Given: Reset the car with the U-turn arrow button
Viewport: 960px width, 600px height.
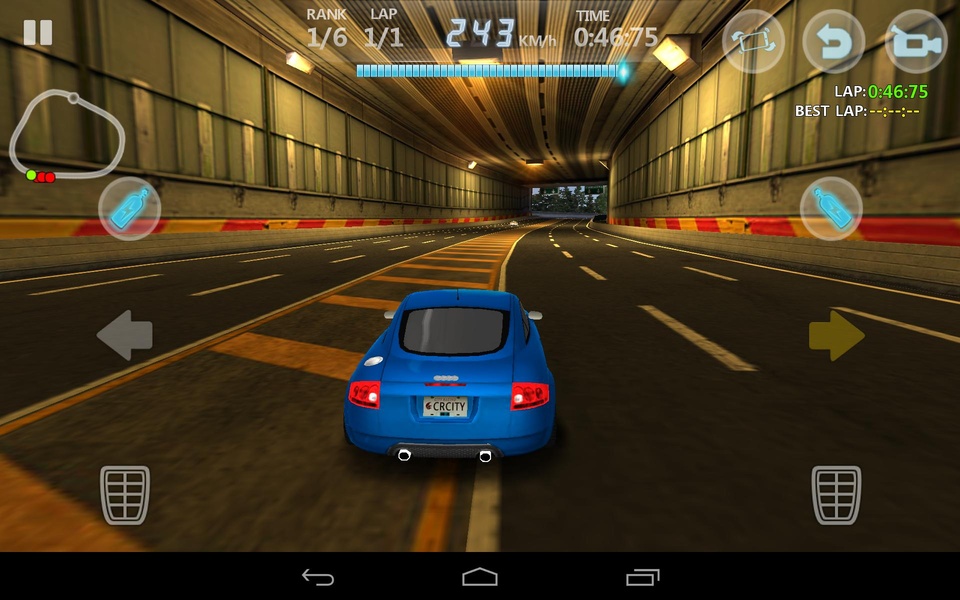Looking at the screenshot, I should pos(833,41).
